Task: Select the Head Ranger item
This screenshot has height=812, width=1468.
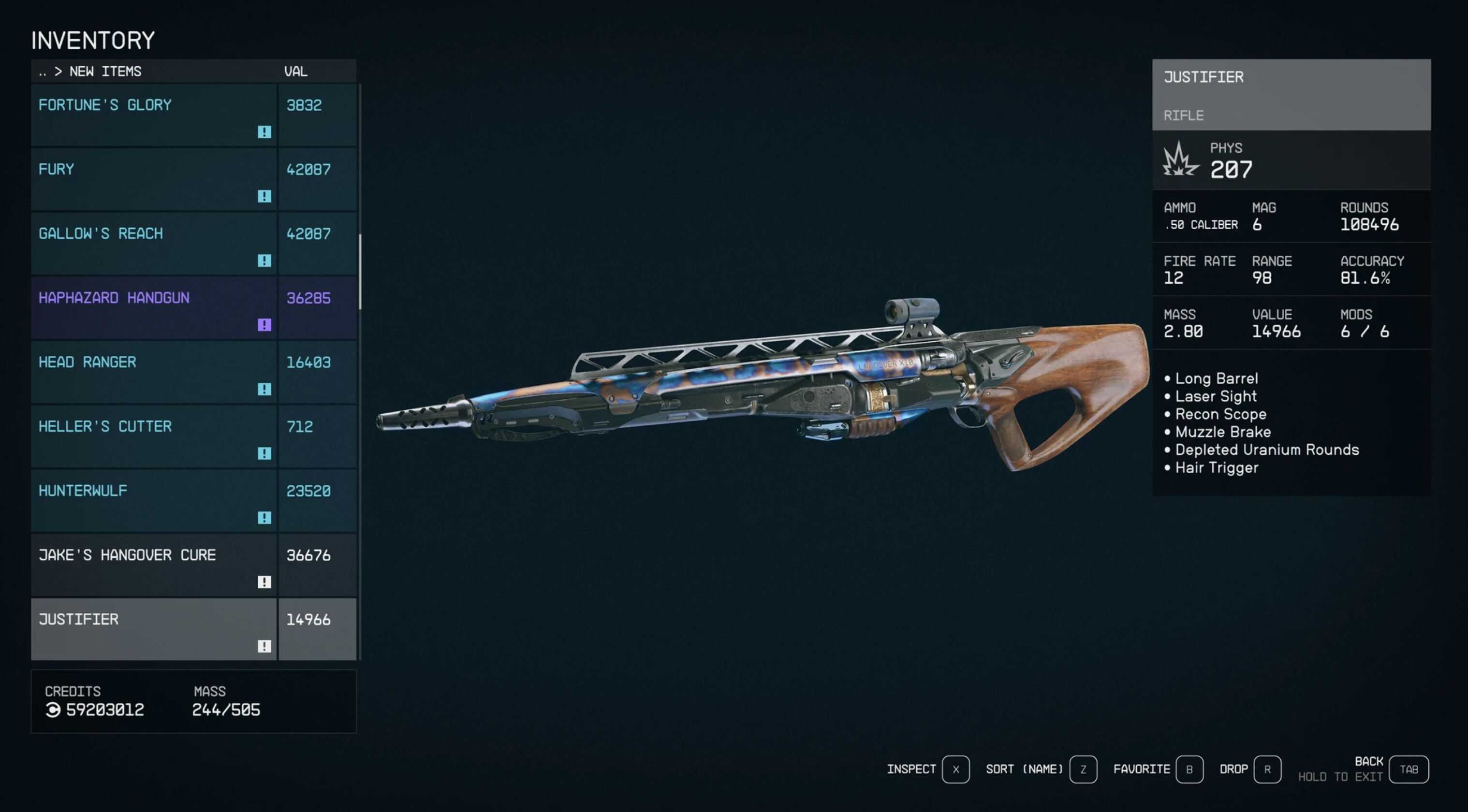Action: coord(154,372)
